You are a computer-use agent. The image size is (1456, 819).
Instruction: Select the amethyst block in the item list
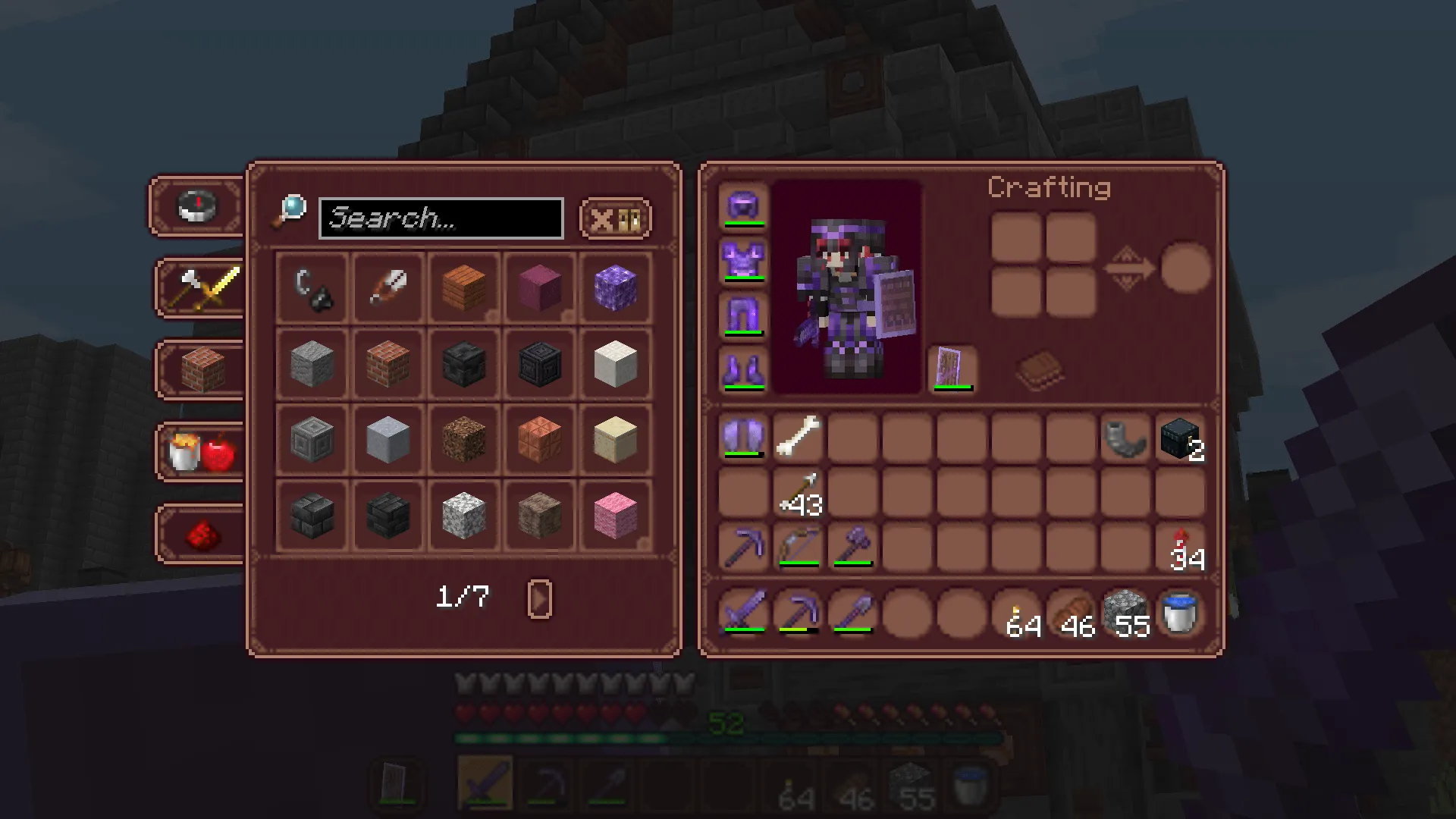pyautogui.click(x=616, y=289)
